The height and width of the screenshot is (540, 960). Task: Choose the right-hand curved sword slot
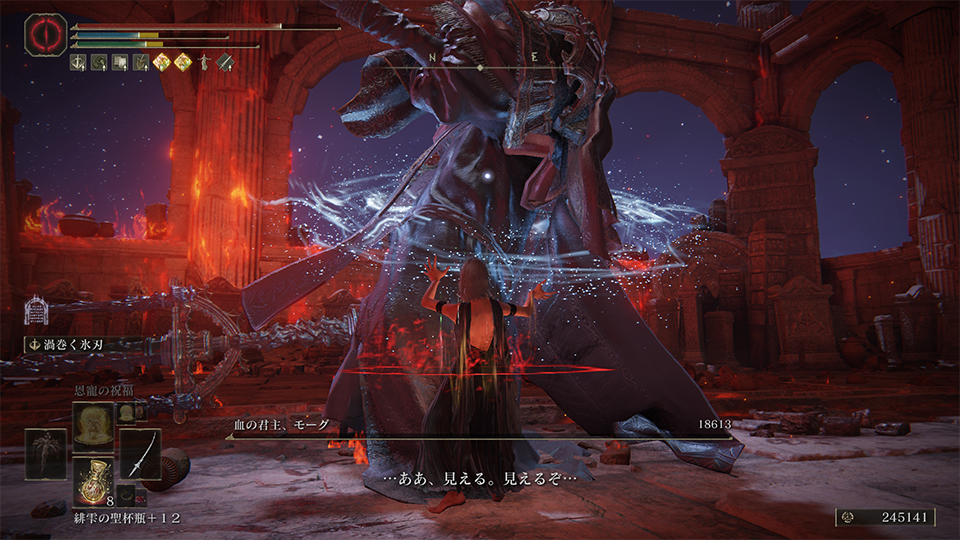[x=140, y=454]
